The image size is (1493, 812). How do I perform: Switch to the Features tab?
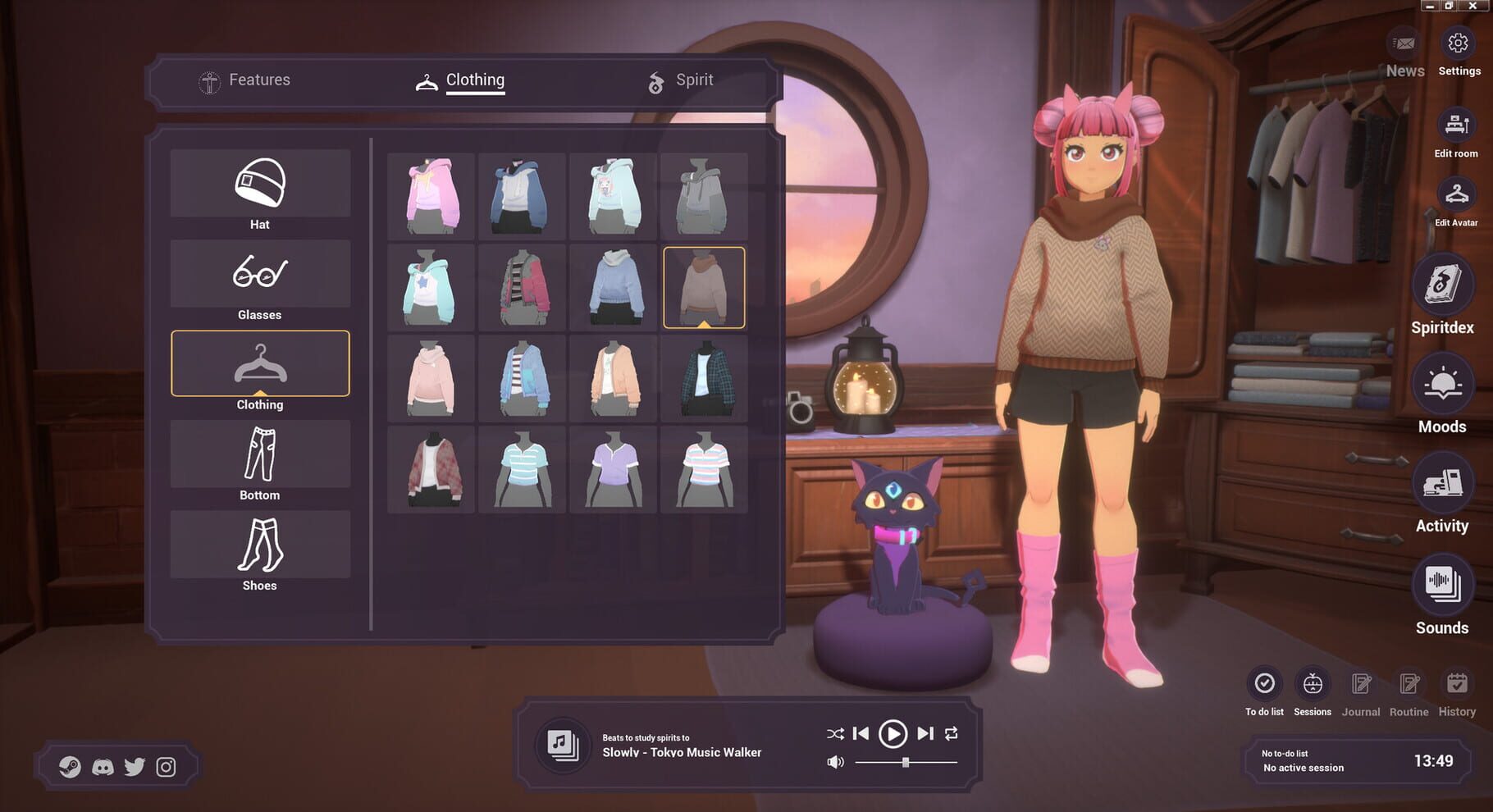pos(259,80)
